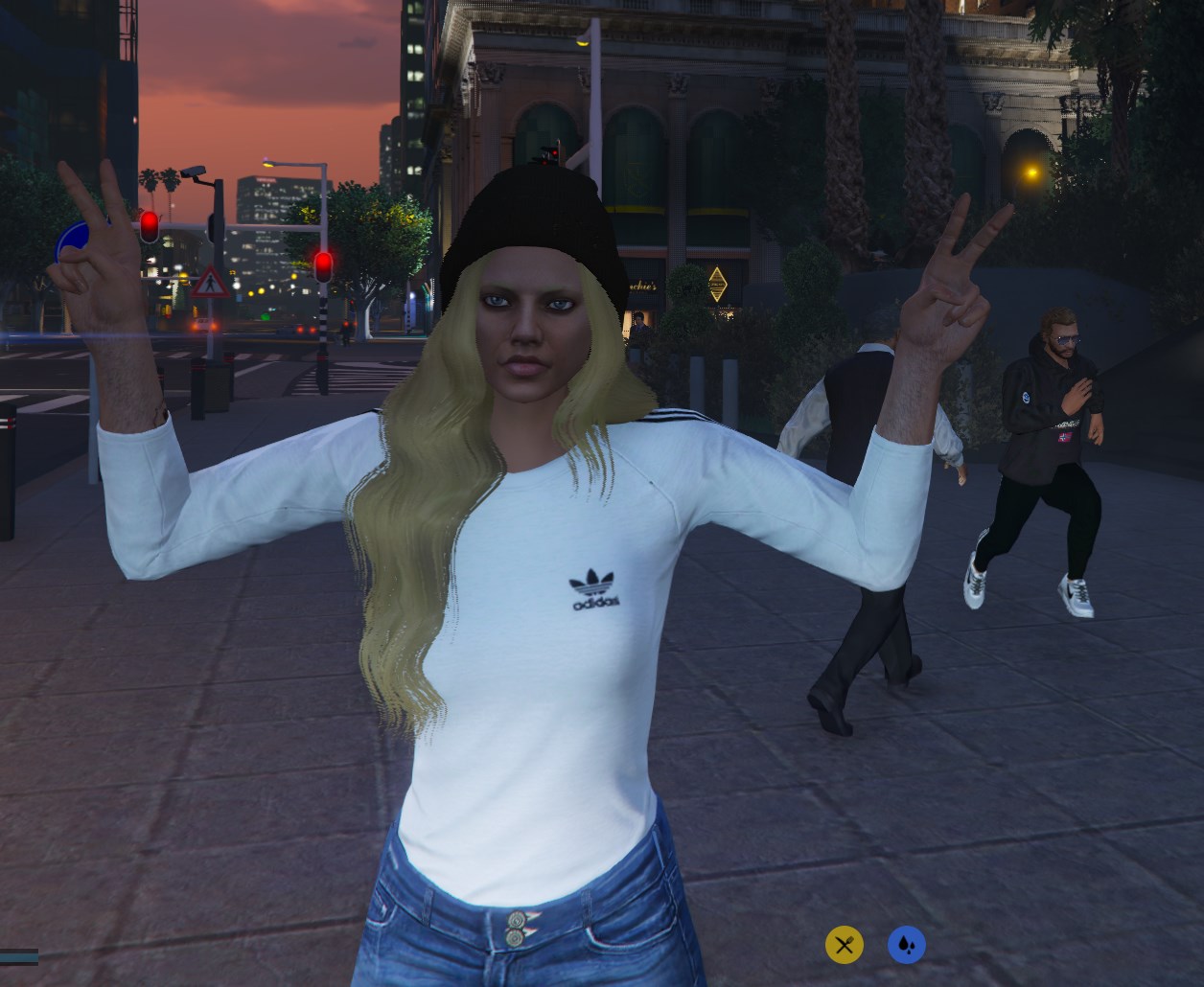Click the yellow hunger fork-and-knife icon

pos(844,946)
